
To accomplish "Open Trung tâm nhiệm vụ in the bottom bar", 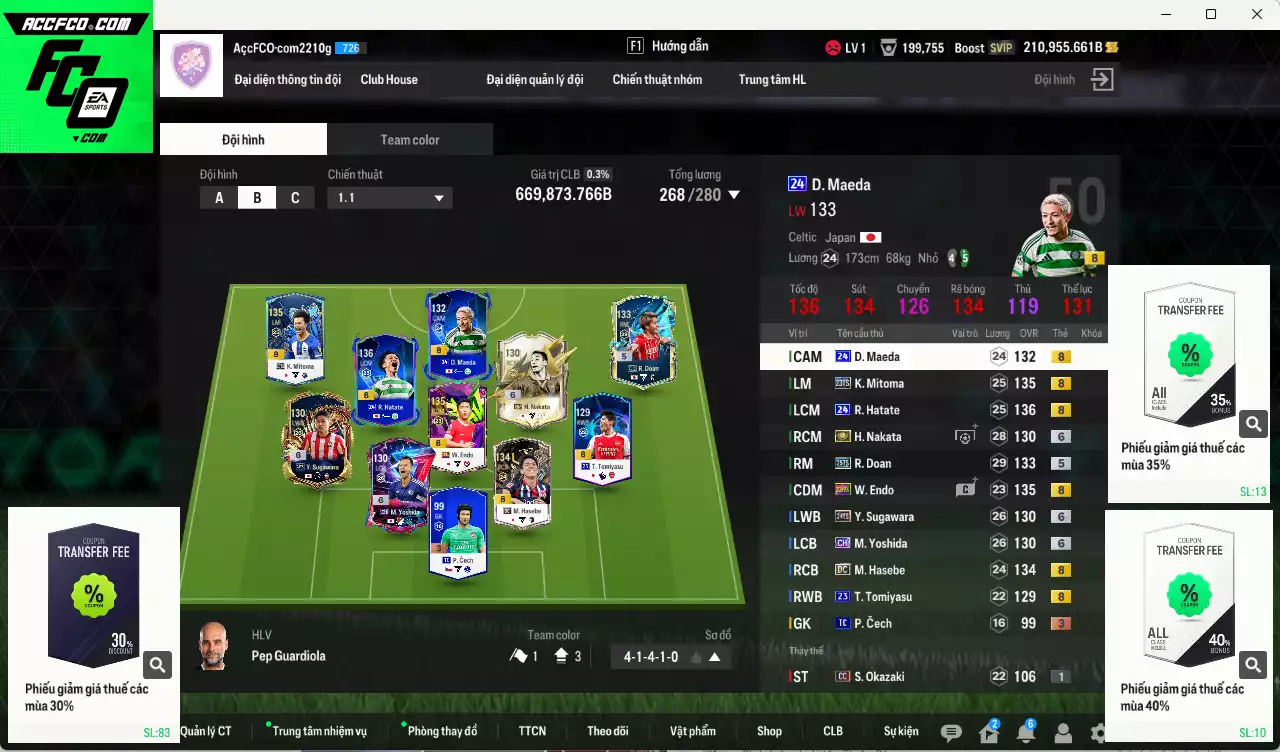I will (319, 731).
